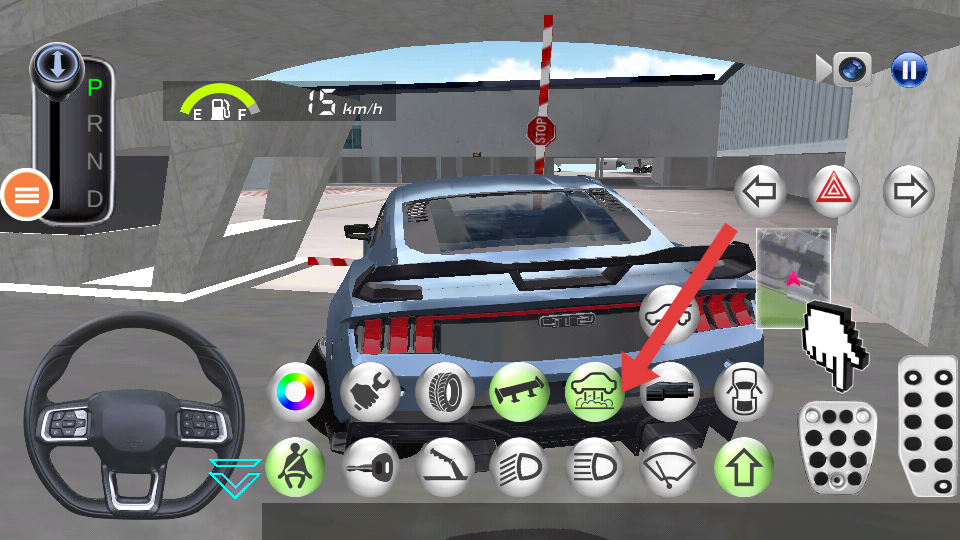This screenshot has height=540, width=960.
Task: Open the orange hamburger menu
Action: tap(26, 195)
